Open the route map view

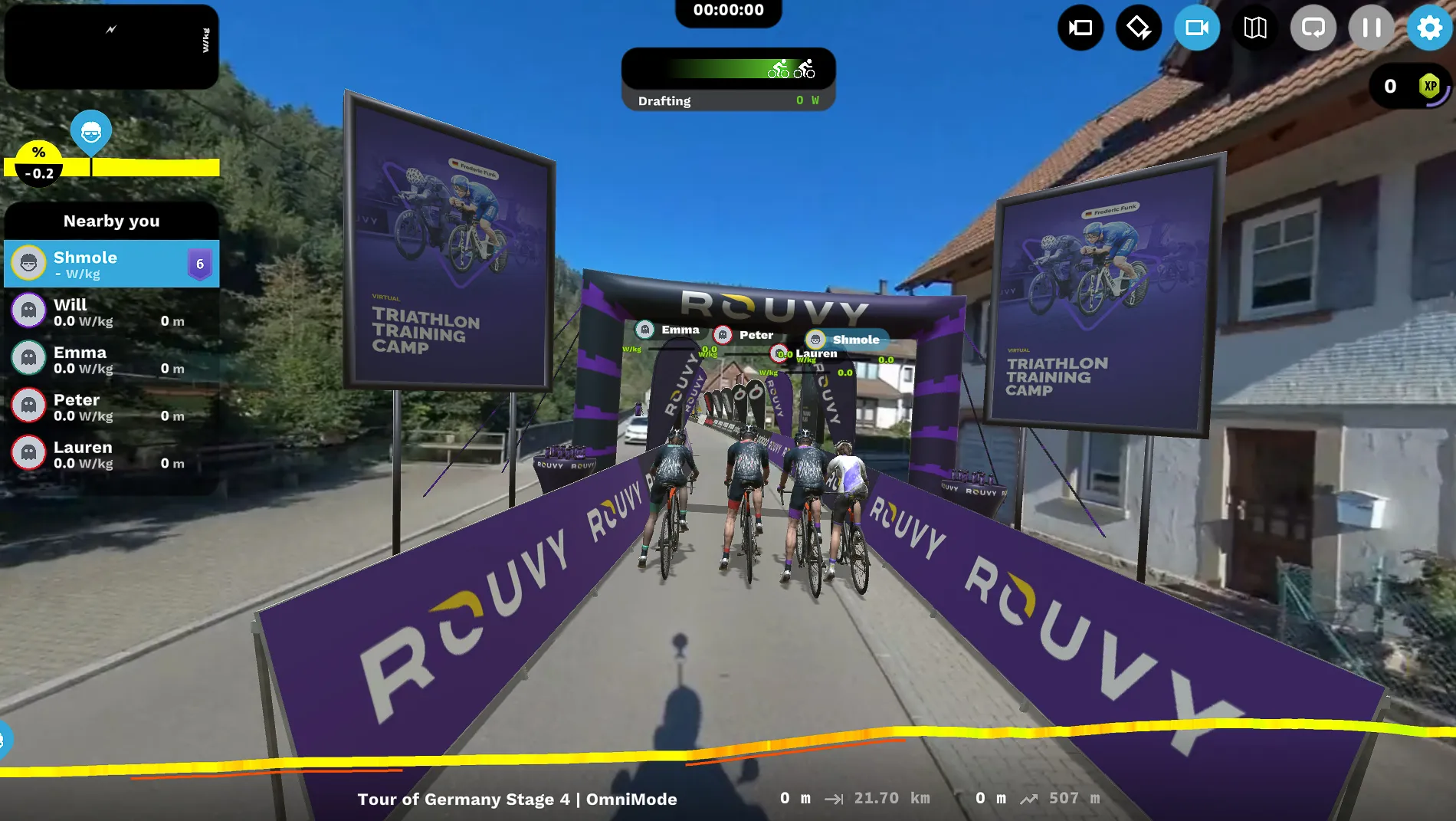[x=1255, y=28]
